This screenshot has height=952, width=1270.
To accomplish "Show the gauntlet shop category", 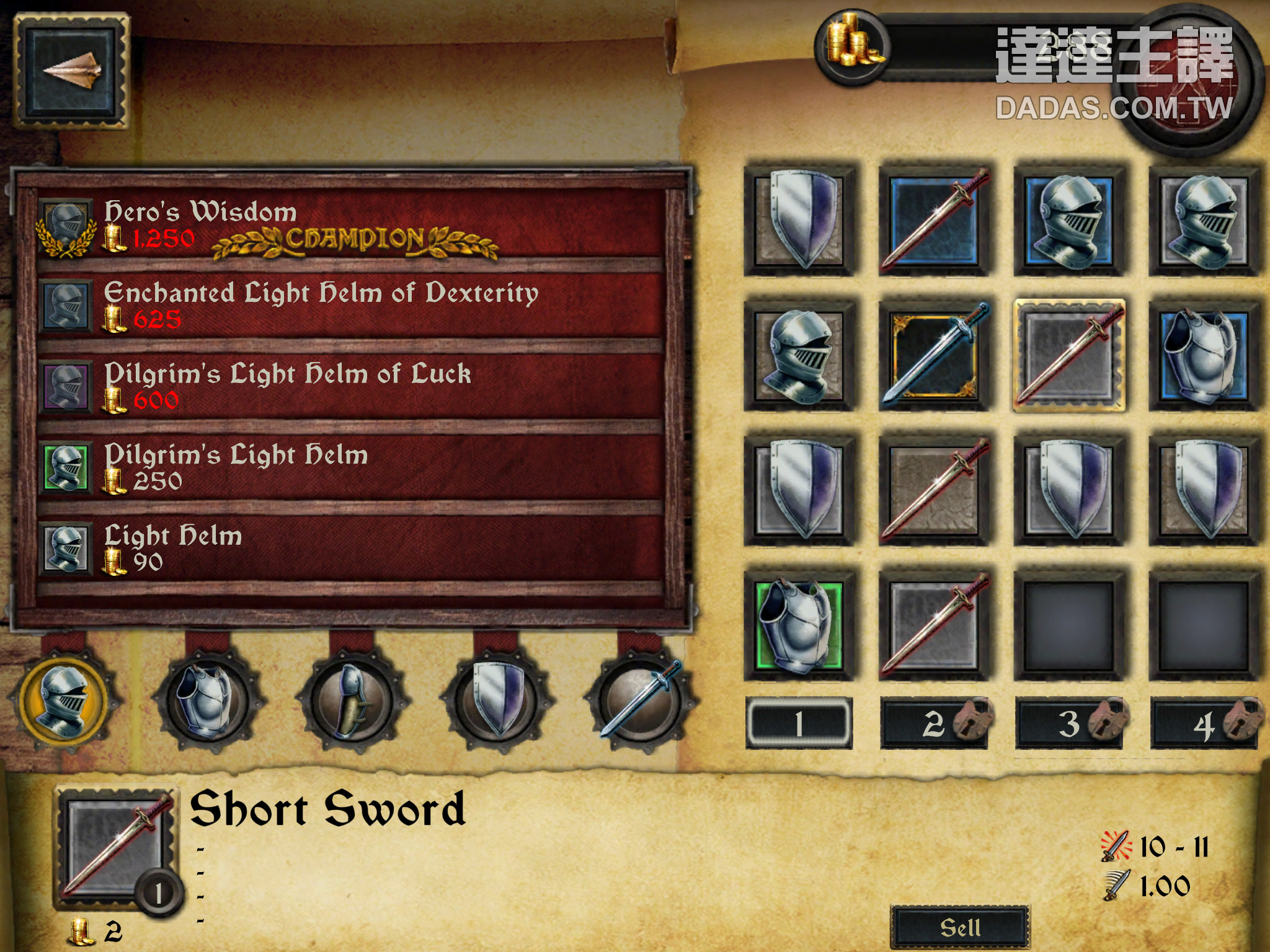I will (x=351, y=700).
